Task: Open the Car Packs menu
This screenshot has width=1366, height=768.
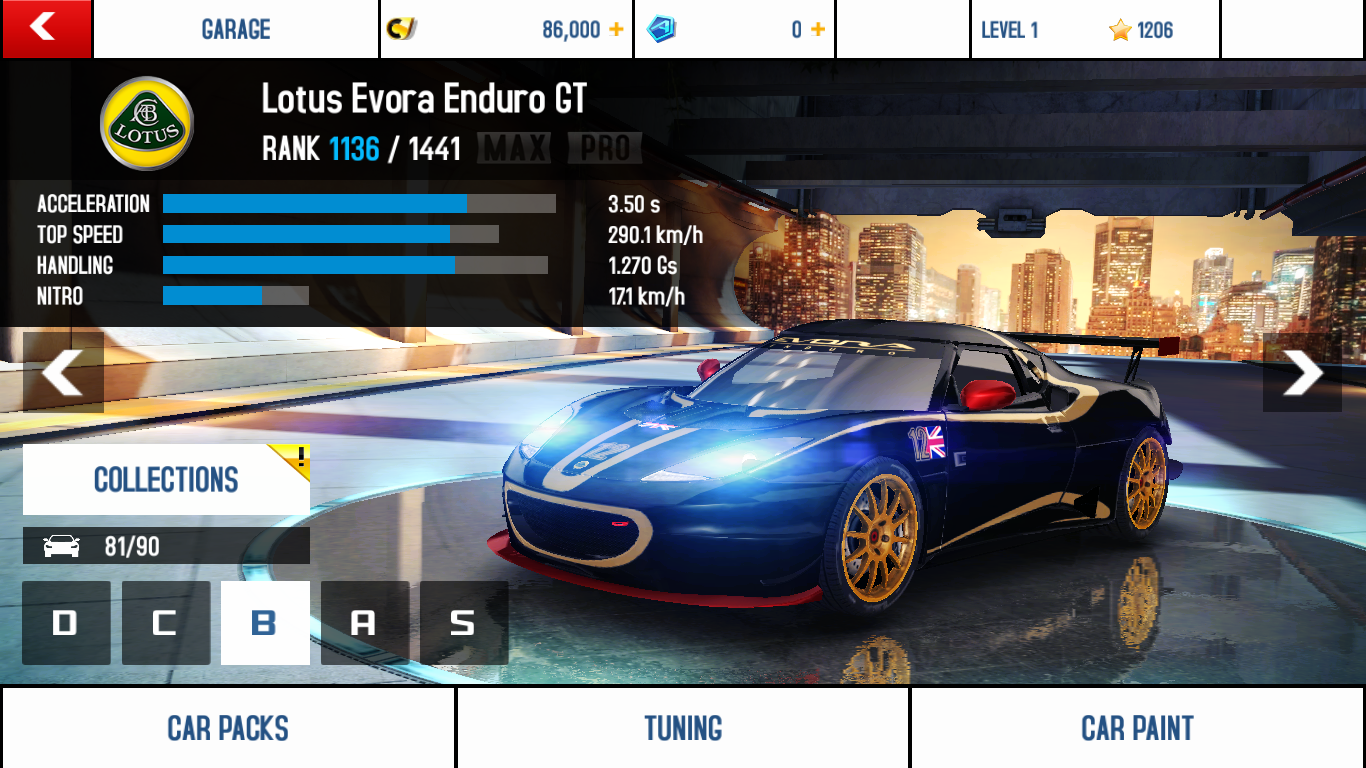Action: pos(228,728)
